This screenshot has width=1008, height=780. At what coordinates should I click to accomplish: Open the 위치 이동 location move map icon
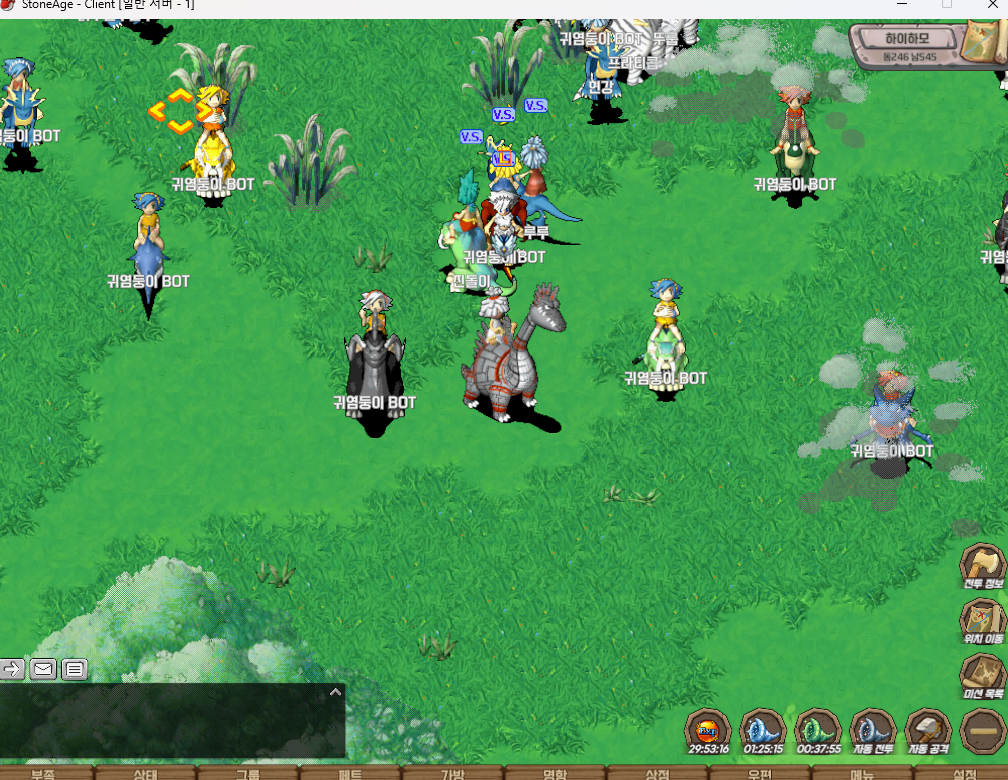tap(982, 620)
